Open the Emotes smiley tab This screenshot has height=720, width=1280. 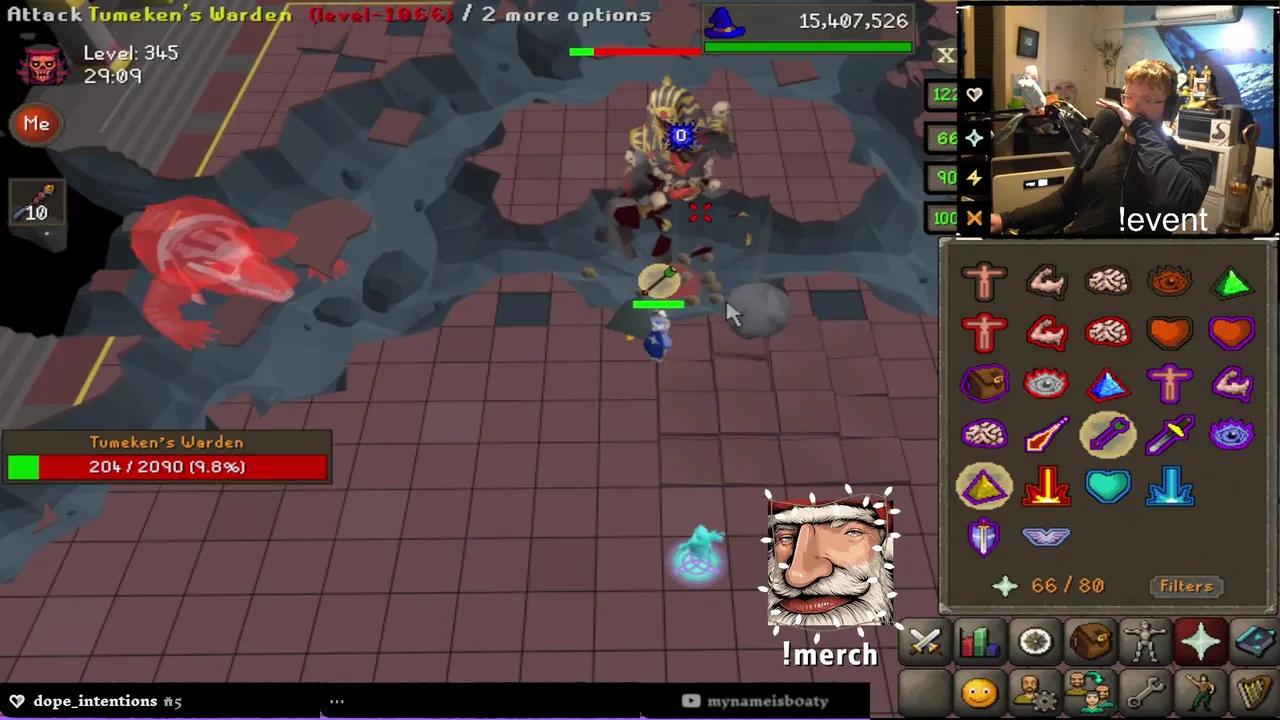[x=980, y=690]
